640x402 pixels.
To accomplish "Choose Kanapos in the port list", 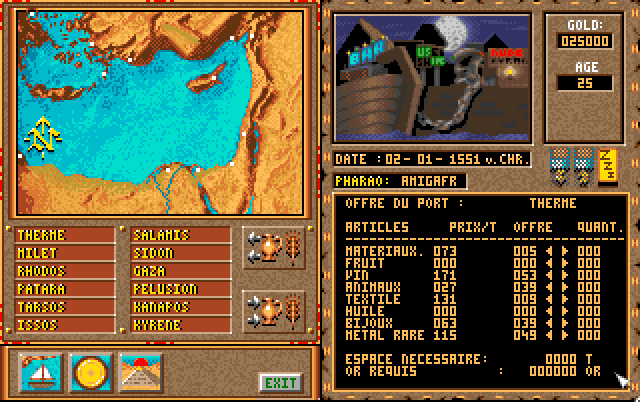I will pyautogui.click(x=181, y=307).
